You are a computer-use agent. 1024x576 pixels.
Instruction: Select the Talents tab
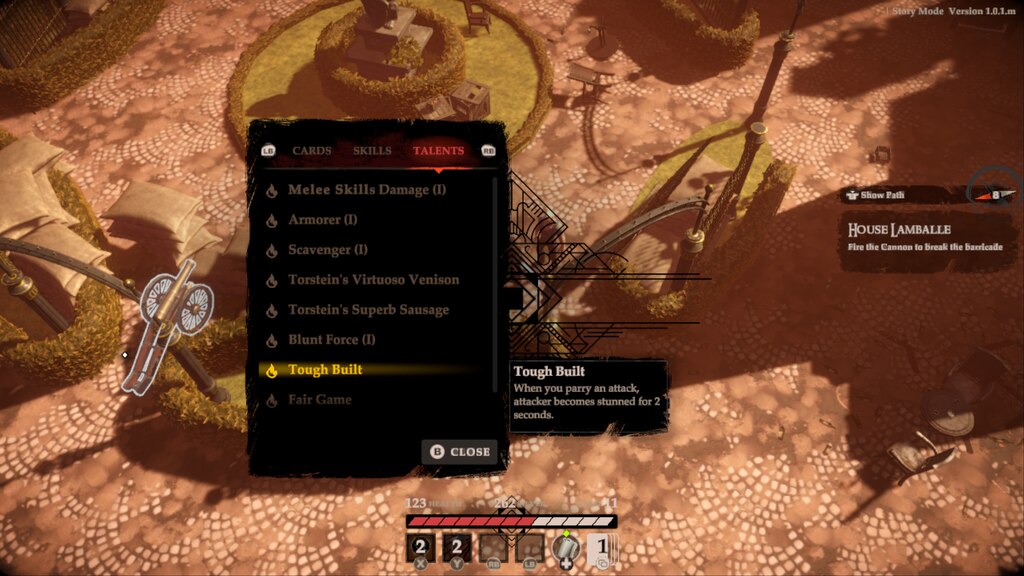(x=438, y=151)
